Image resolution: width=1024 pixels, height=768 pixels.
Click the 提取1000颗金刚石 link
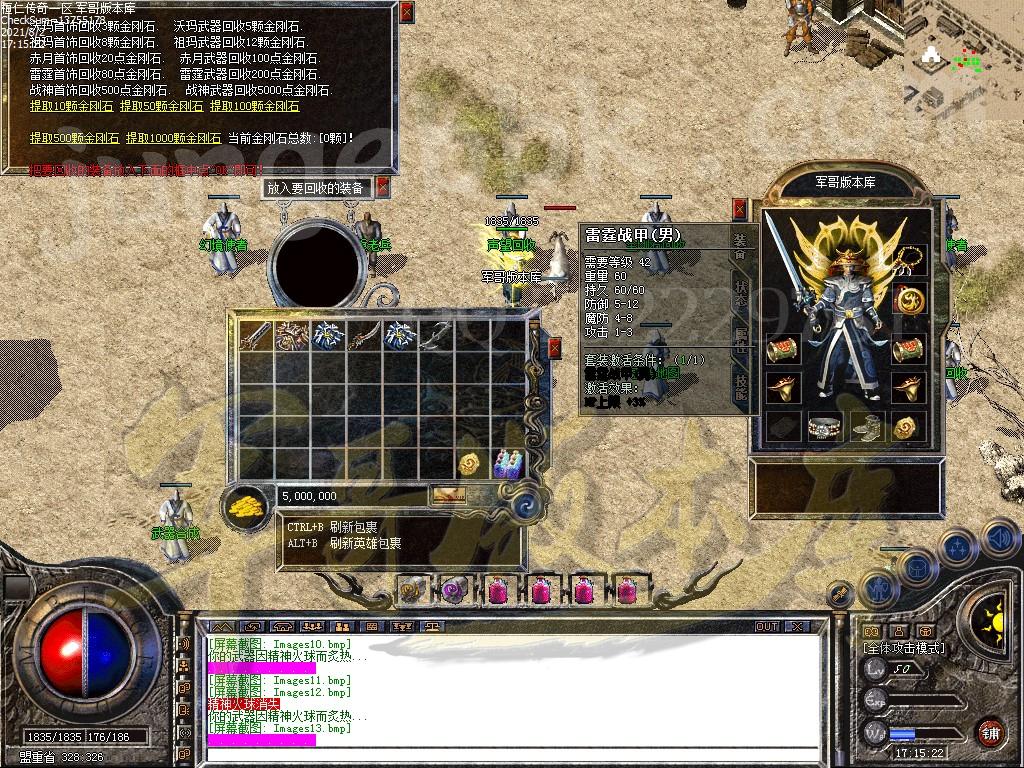click(173, 138)
